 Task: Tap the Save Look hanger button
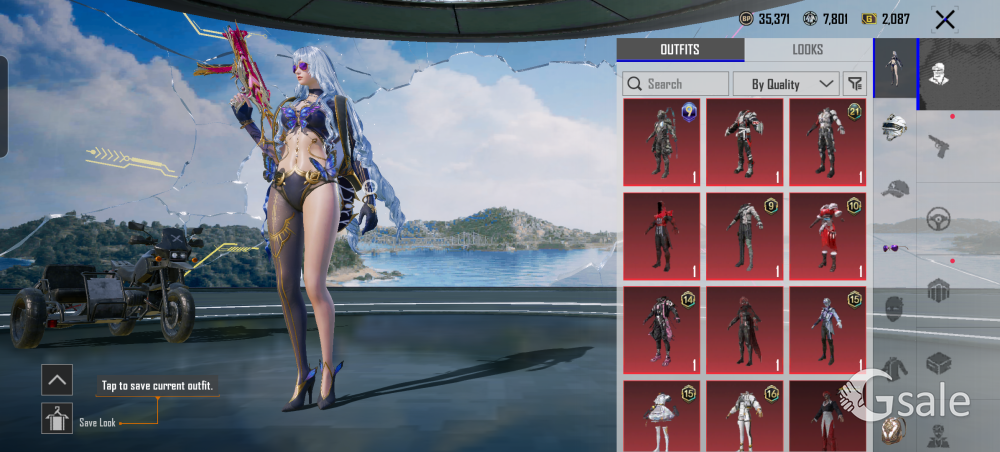[x=57, y=418]
